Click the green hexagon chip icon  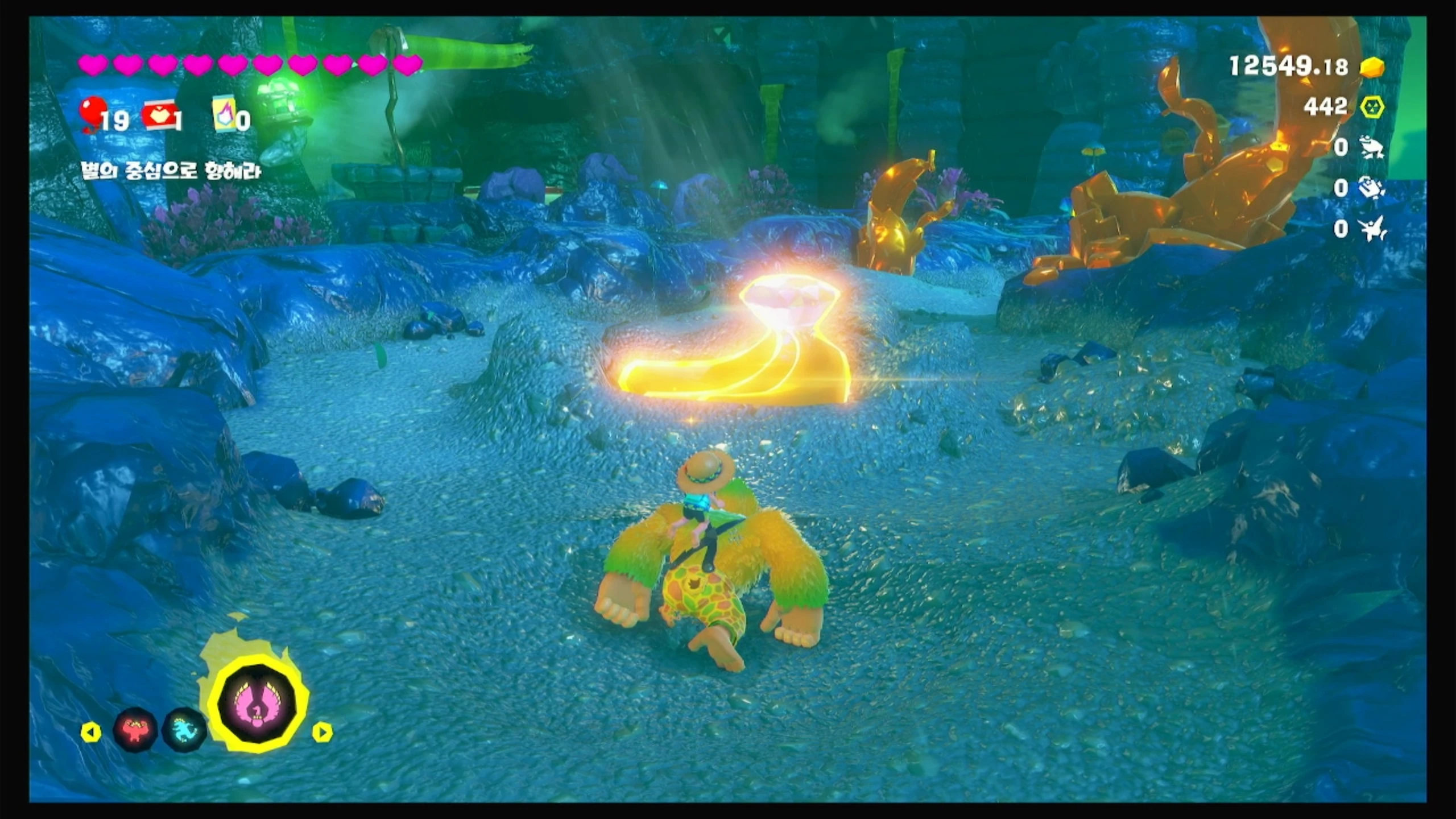pos(1372,107)
